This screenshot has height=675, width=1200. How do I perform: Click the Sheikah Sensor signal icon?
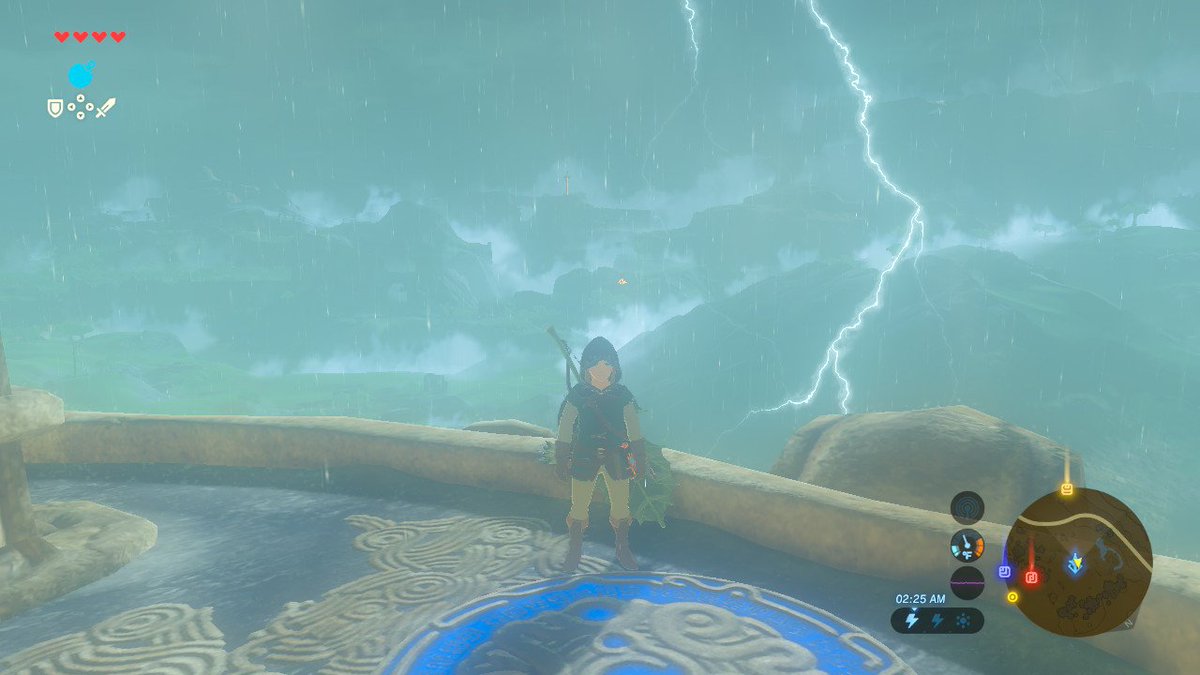[x=967, y=507]
